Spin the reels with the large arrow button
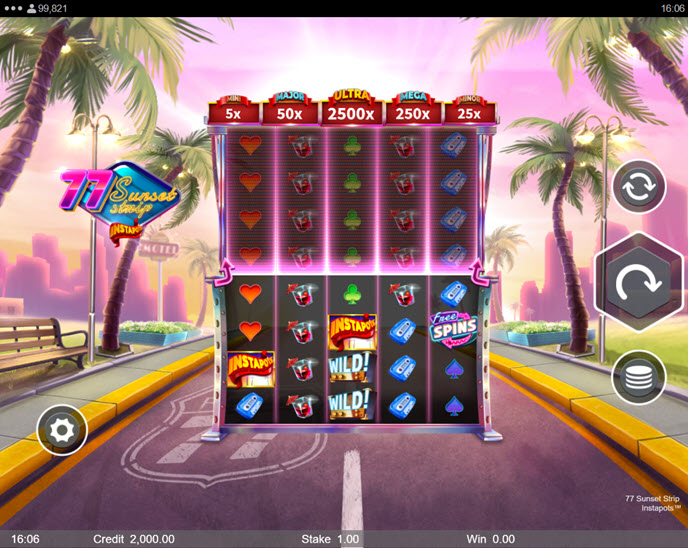 tap(638, 283)
